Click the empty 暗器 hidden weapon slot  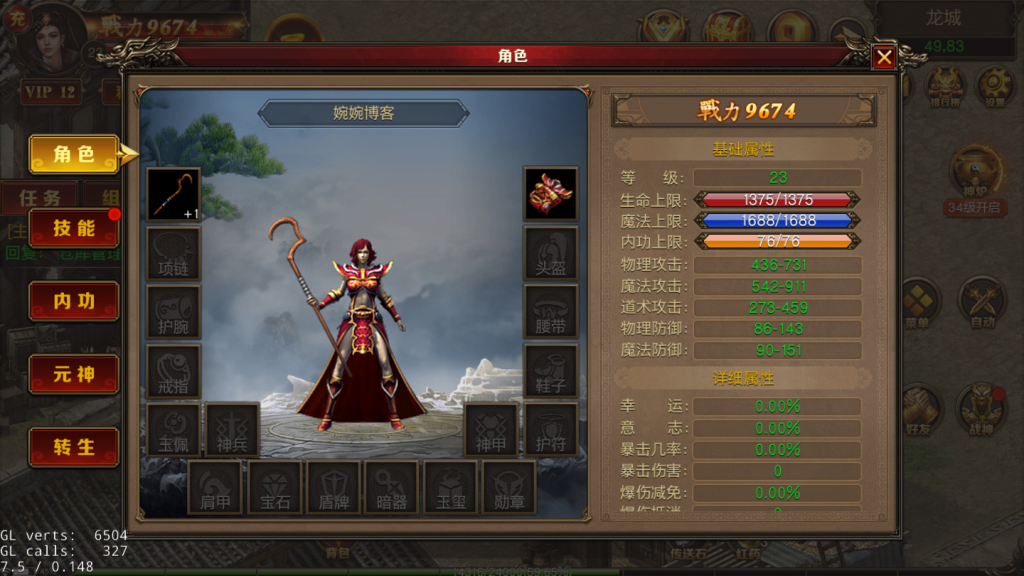click(x=392, y=487)
